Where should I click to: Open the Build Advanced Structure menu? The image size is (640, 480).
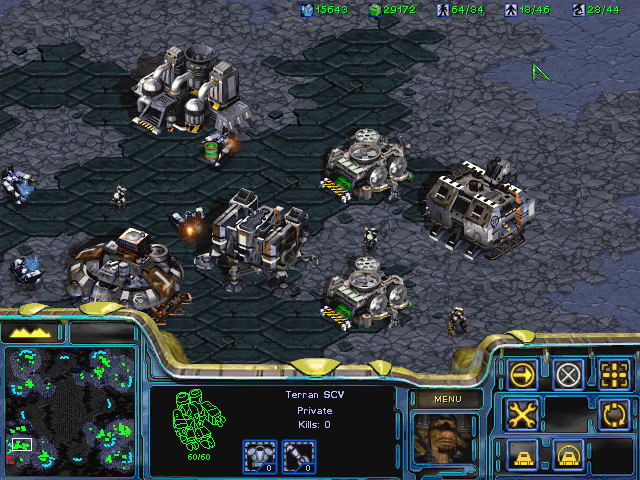coord(569,453)
